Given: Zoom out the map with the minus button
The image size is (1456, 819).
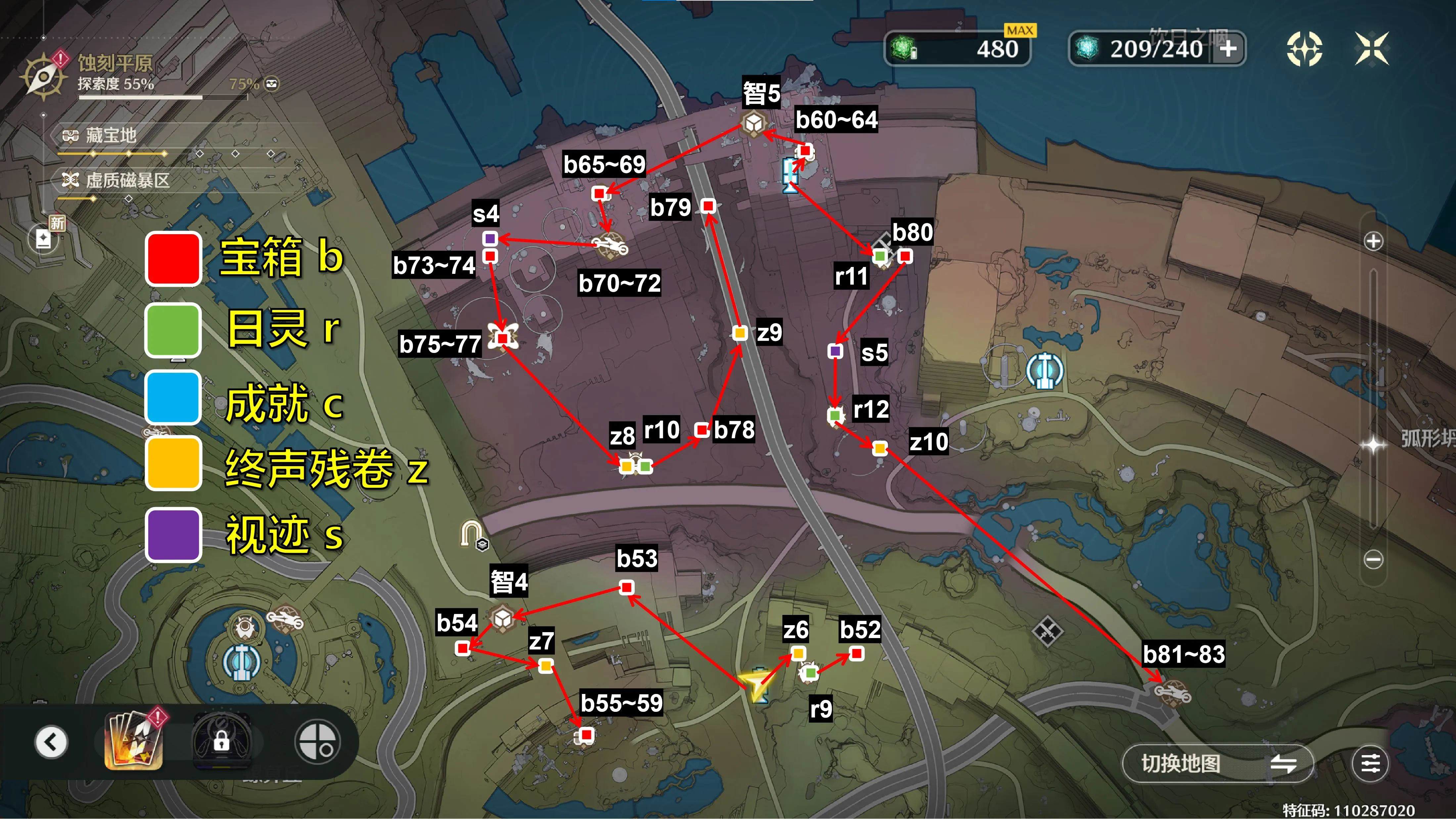Looking at the screenshot, I should coord(1374,560).
